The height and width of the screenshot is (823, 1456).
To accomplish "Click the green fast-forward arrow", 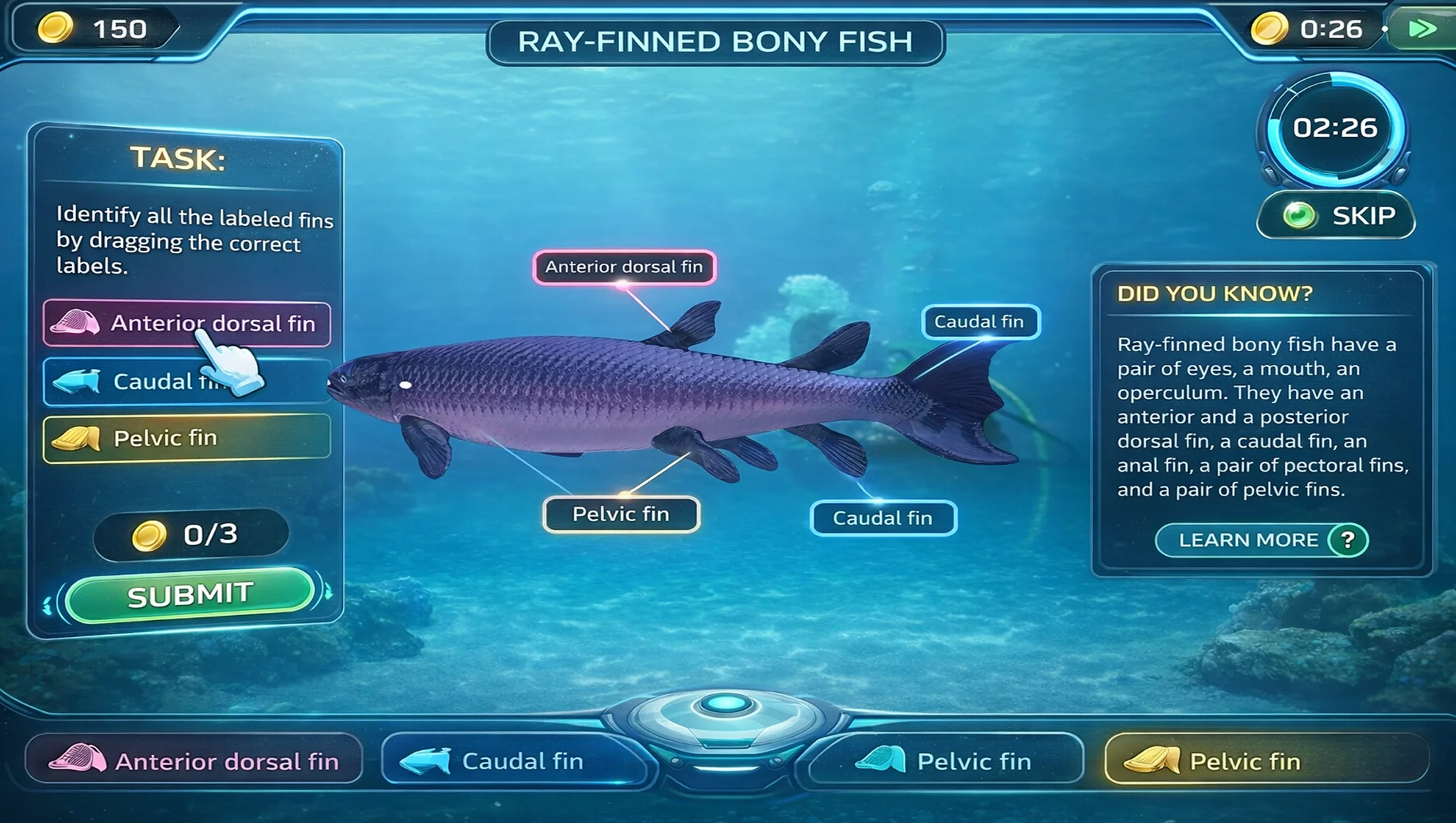I will [x=1421, y=29].
